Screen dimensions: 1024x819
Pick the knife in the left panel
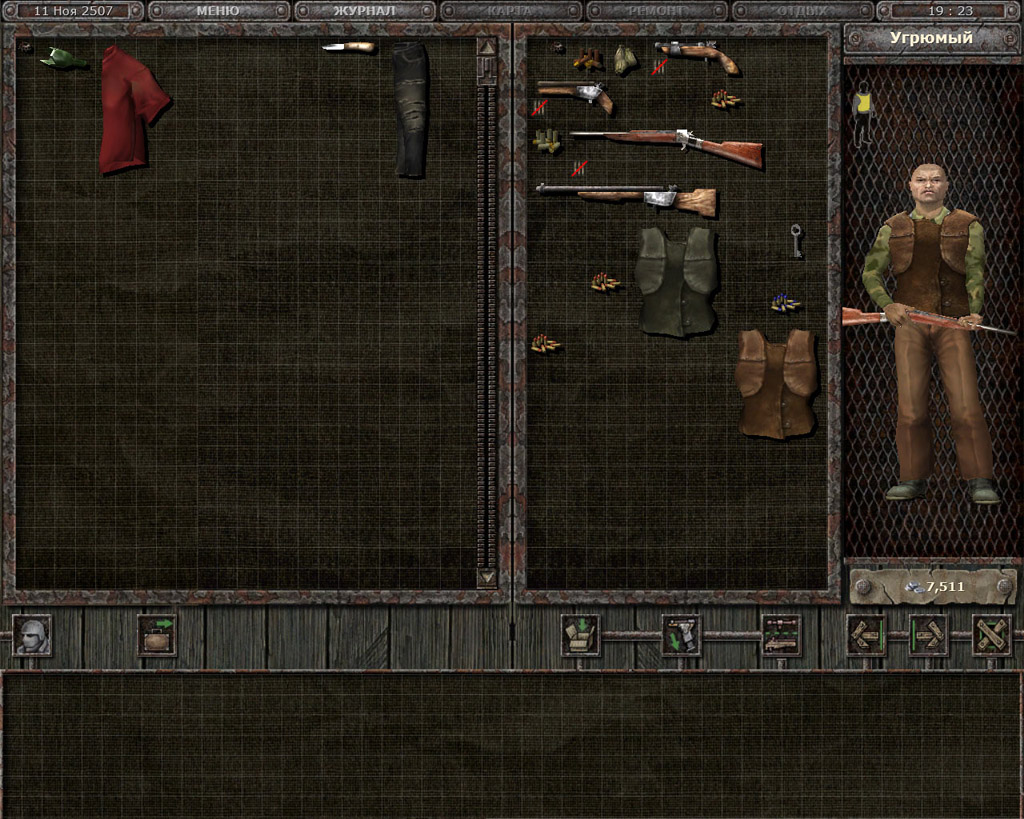tap(349, 47)
